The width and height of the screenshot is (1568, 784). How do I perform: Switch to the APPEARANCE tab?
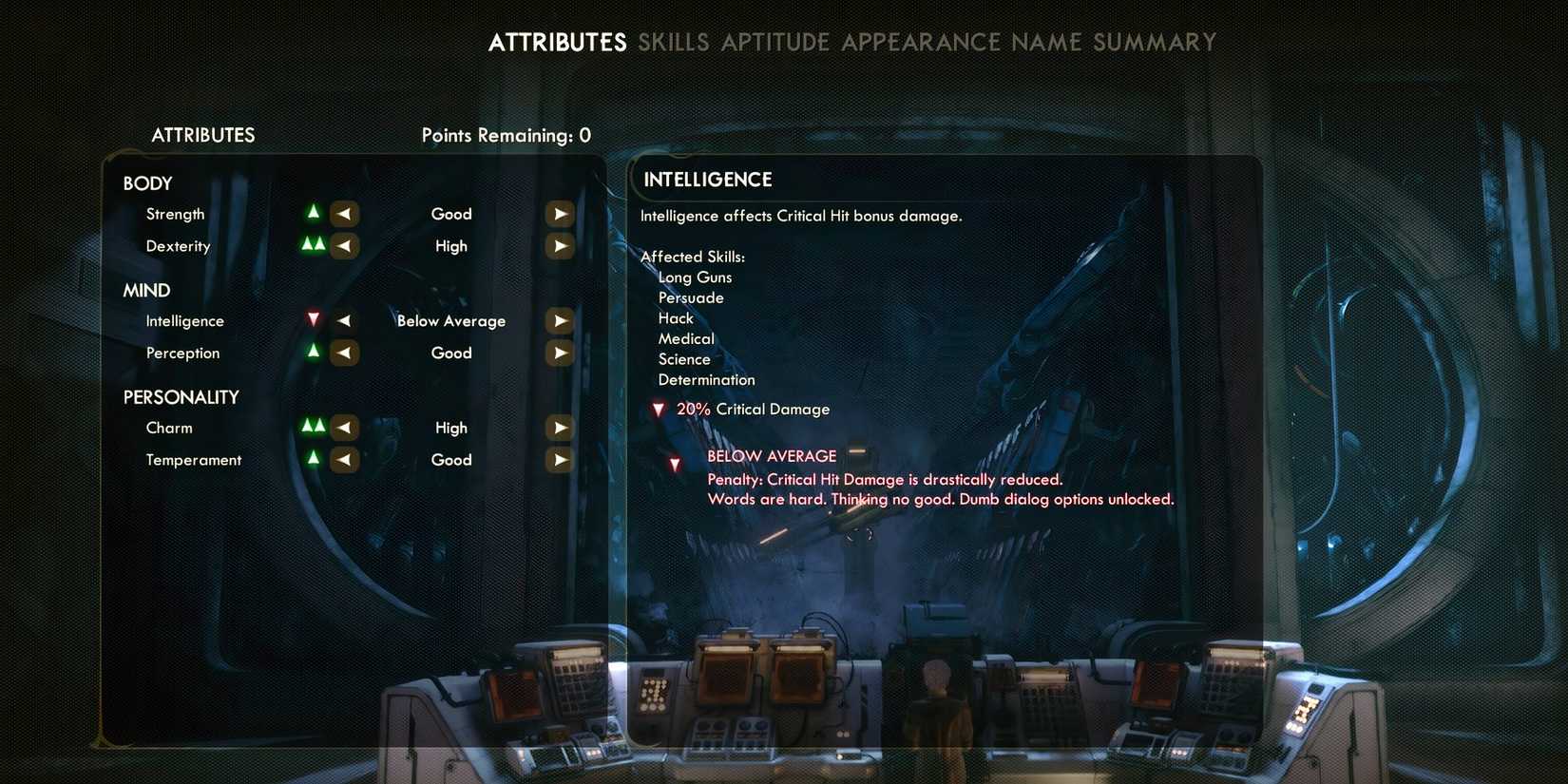pyautogui.click(x=919, y=42)
